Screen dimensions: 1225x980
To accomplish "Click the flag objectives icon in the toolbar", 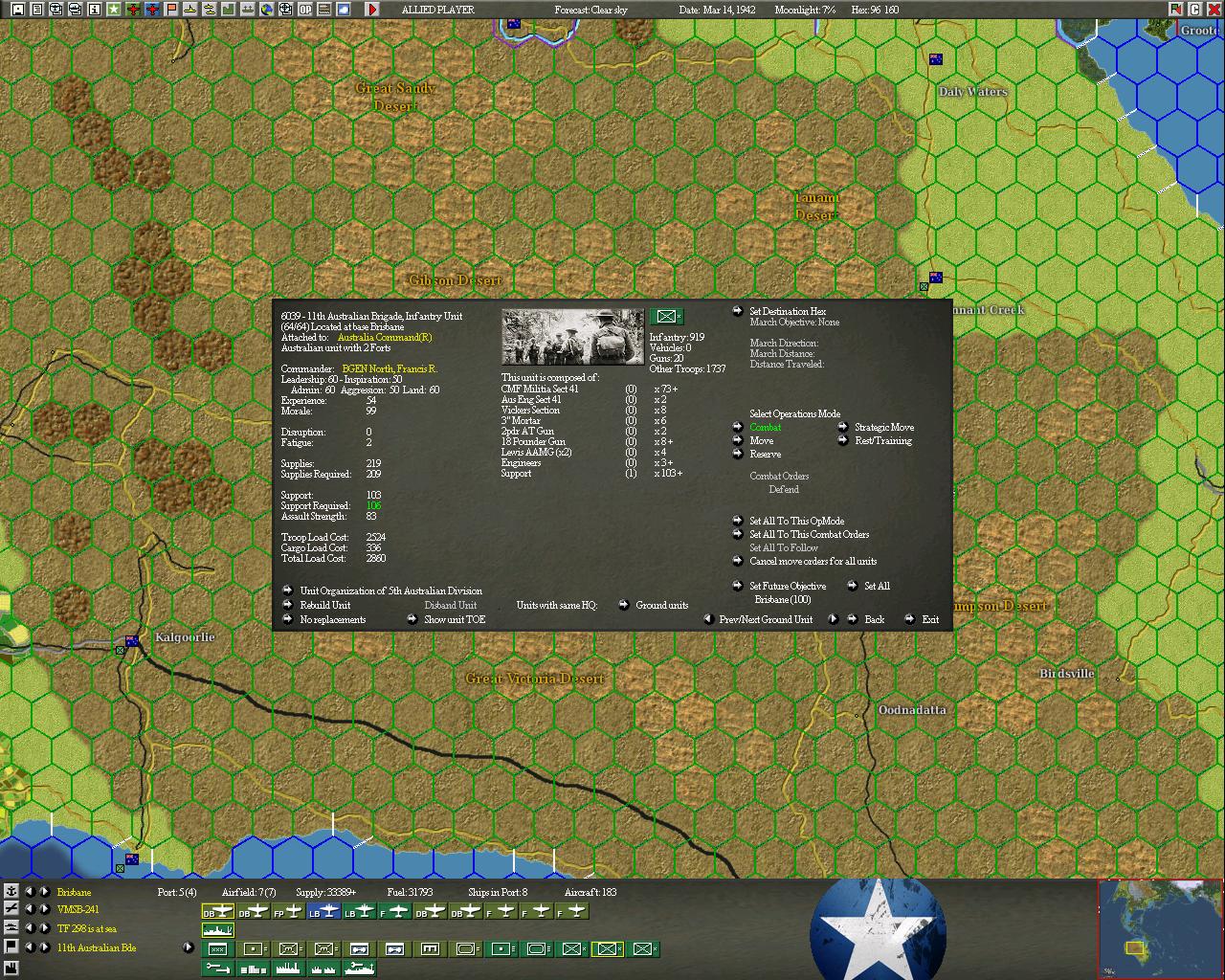I will coord(172,11).
